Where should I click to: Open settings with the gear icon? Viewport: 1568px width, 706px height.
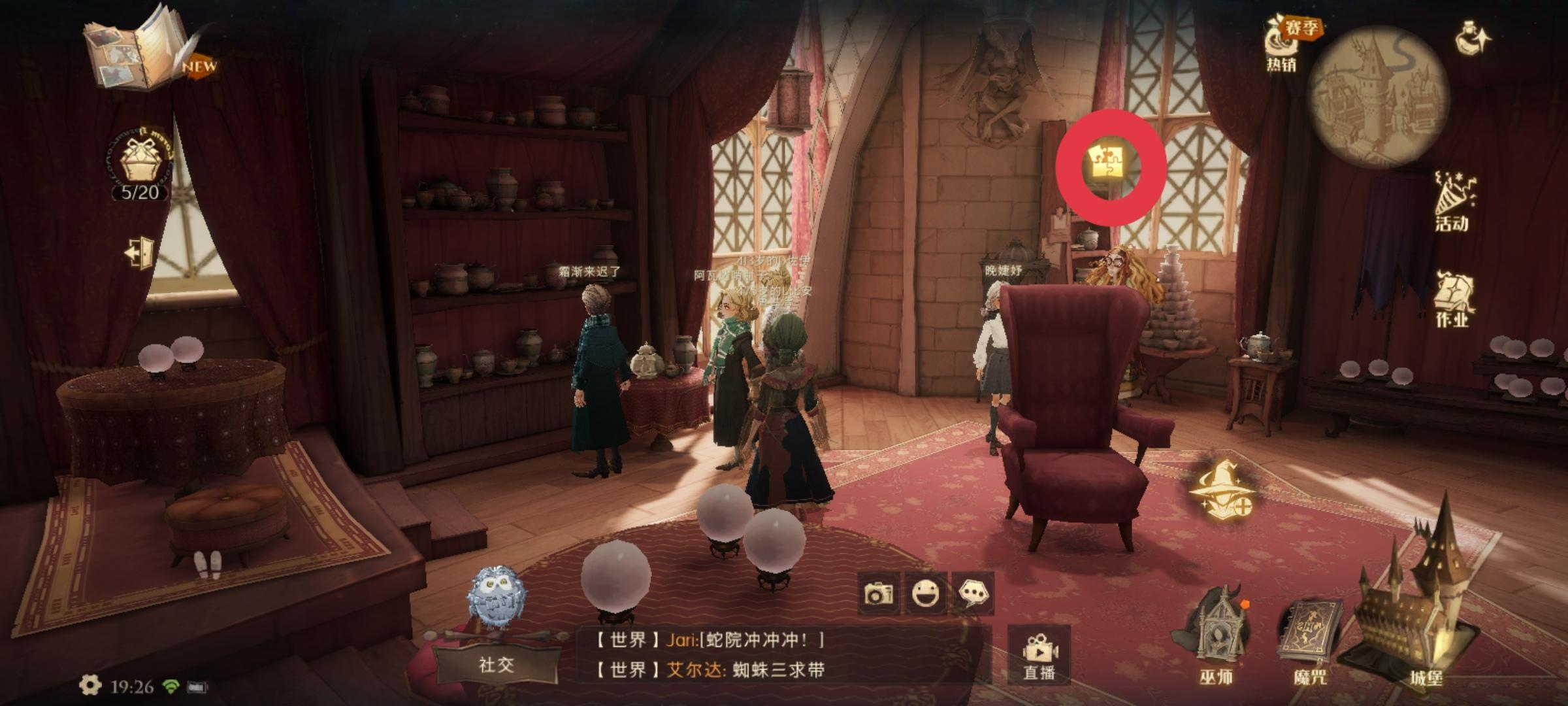[x=90, y=685]
